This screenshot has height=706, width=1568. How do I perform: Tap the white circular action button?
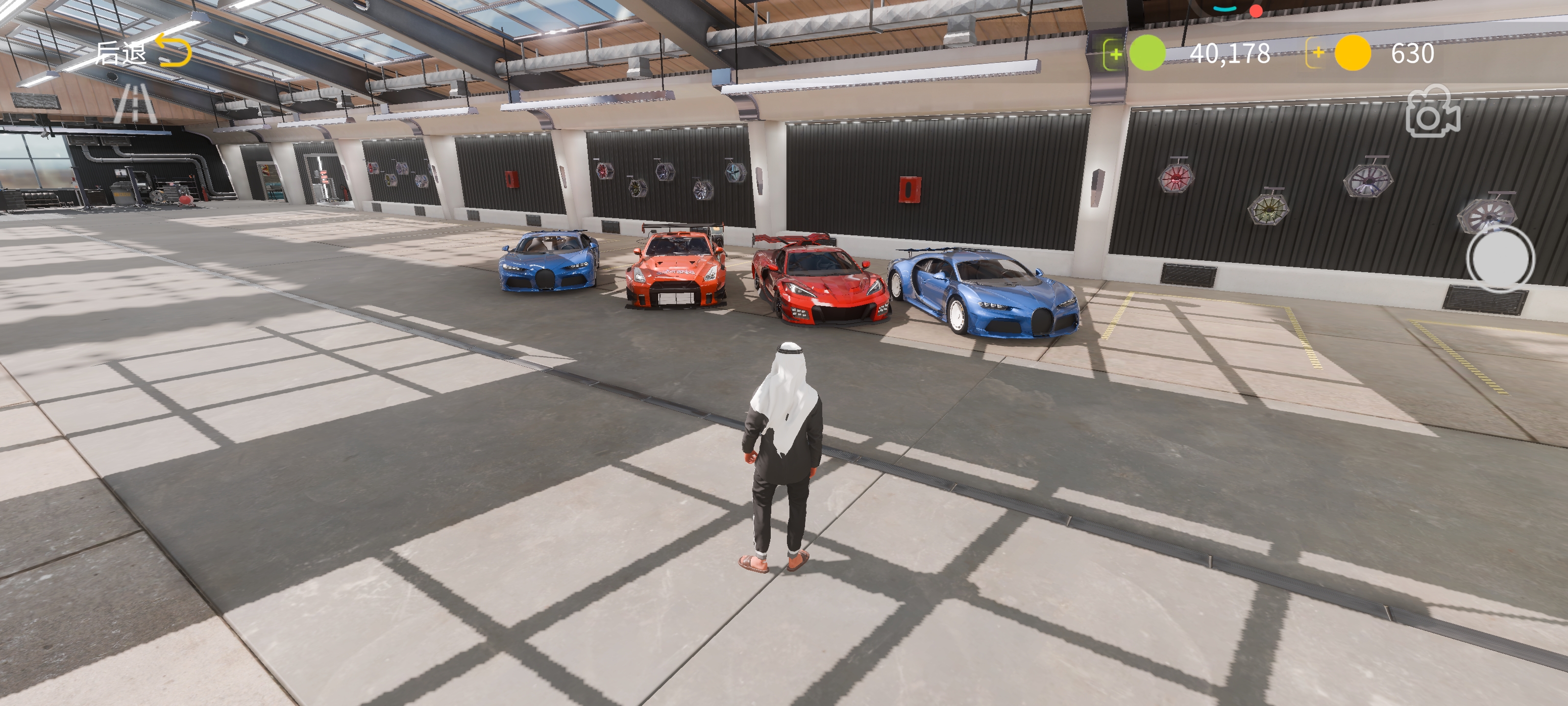click(x=1500, y=258)
